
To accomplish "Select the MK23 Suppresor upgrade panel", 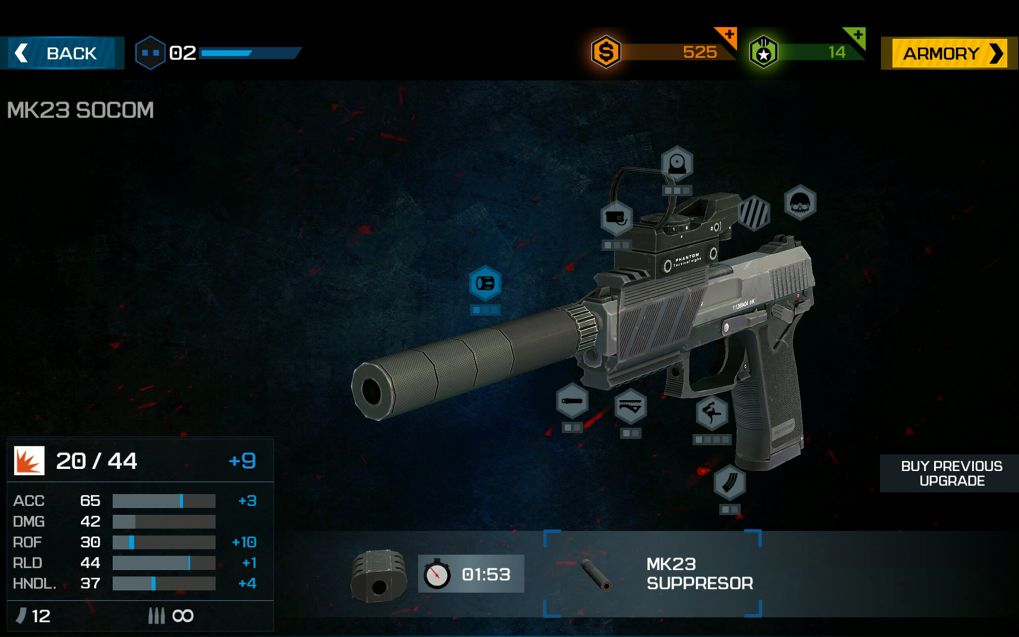I will [653, 574].
